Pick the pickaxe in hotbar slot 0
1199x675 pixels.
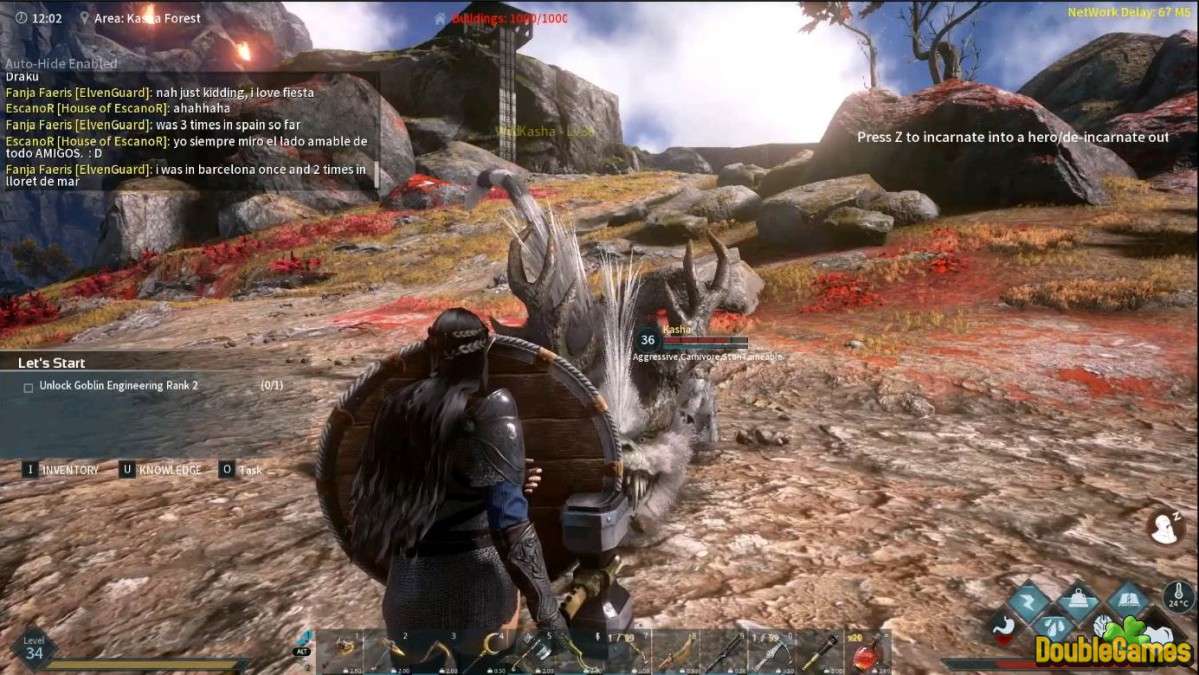click(x=772, y=652)
